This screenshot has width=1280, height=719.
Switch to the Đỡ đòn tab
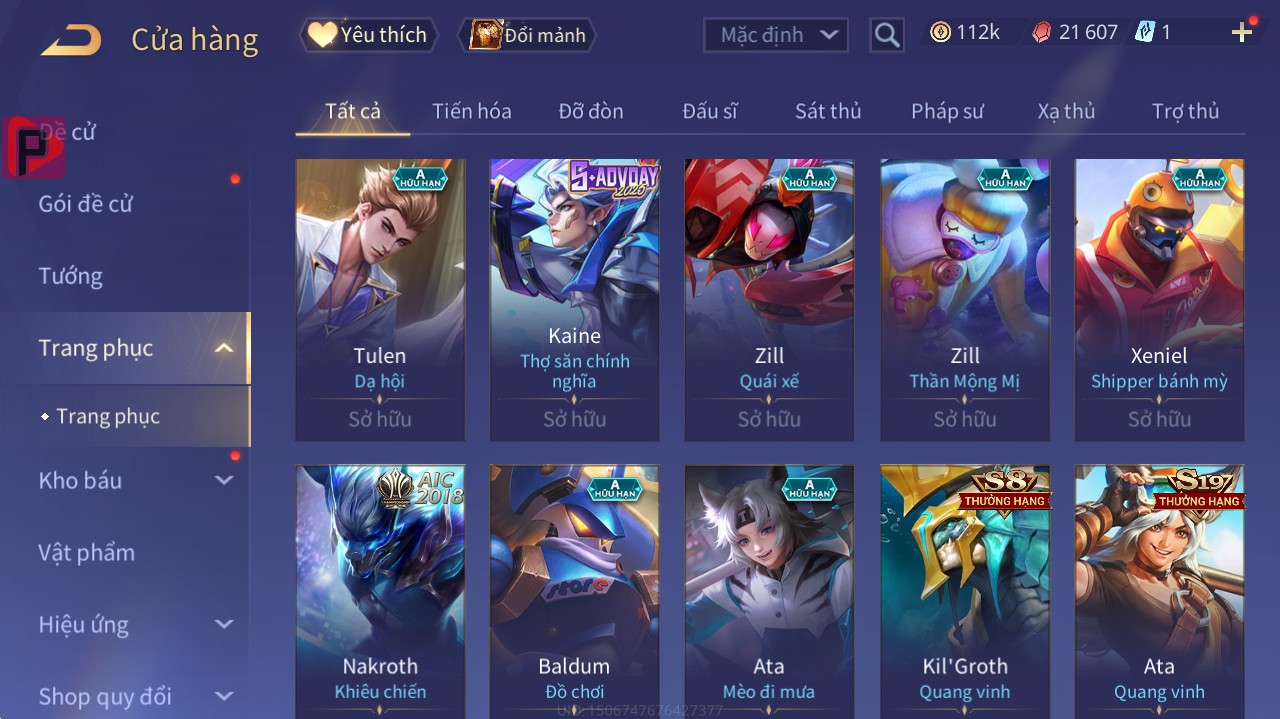coord(590,111)
